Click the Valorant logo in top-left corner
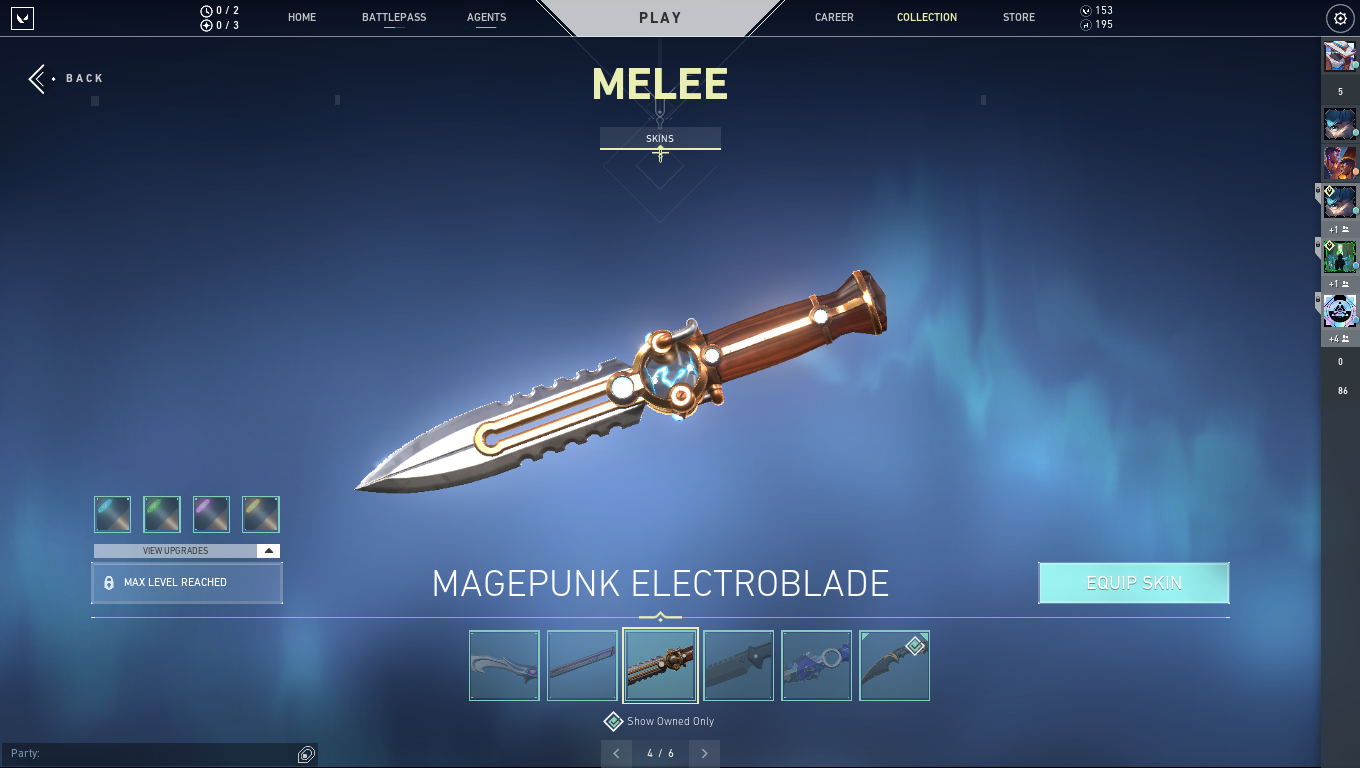This screenshot has width=1360, height=768. pos(22,18)
